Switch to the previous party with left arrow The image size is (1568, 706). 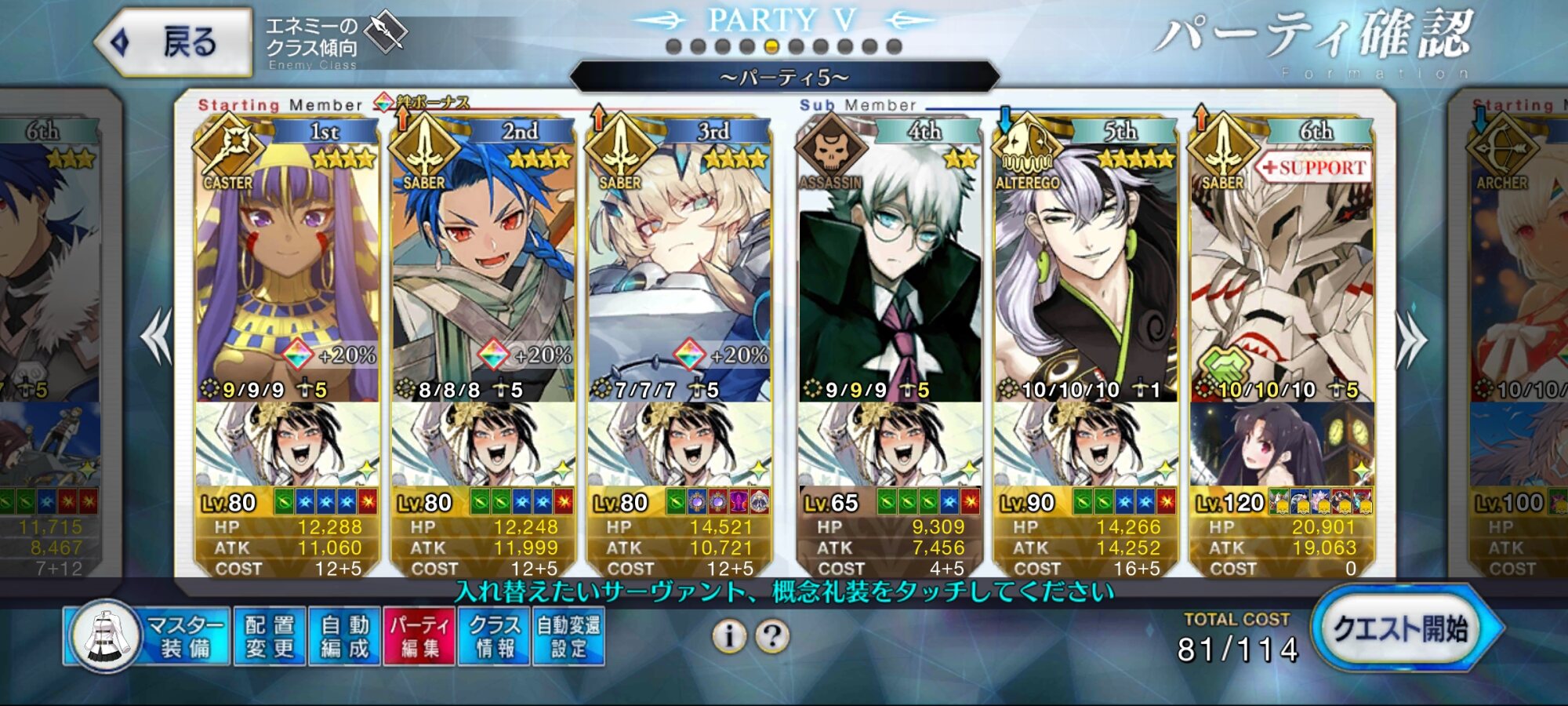157,336
